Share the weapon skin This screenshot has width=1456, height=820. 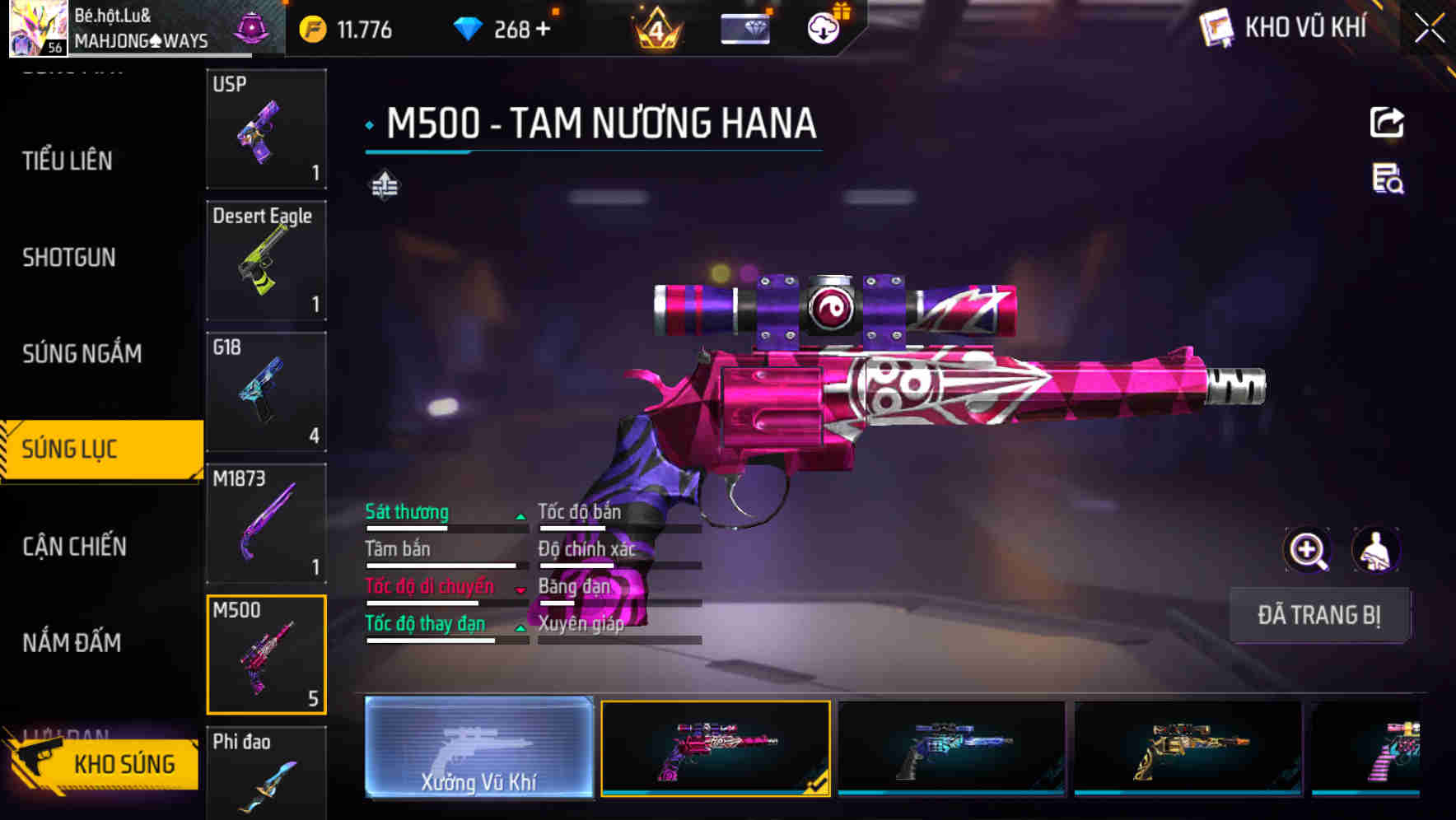(1387, 123)
